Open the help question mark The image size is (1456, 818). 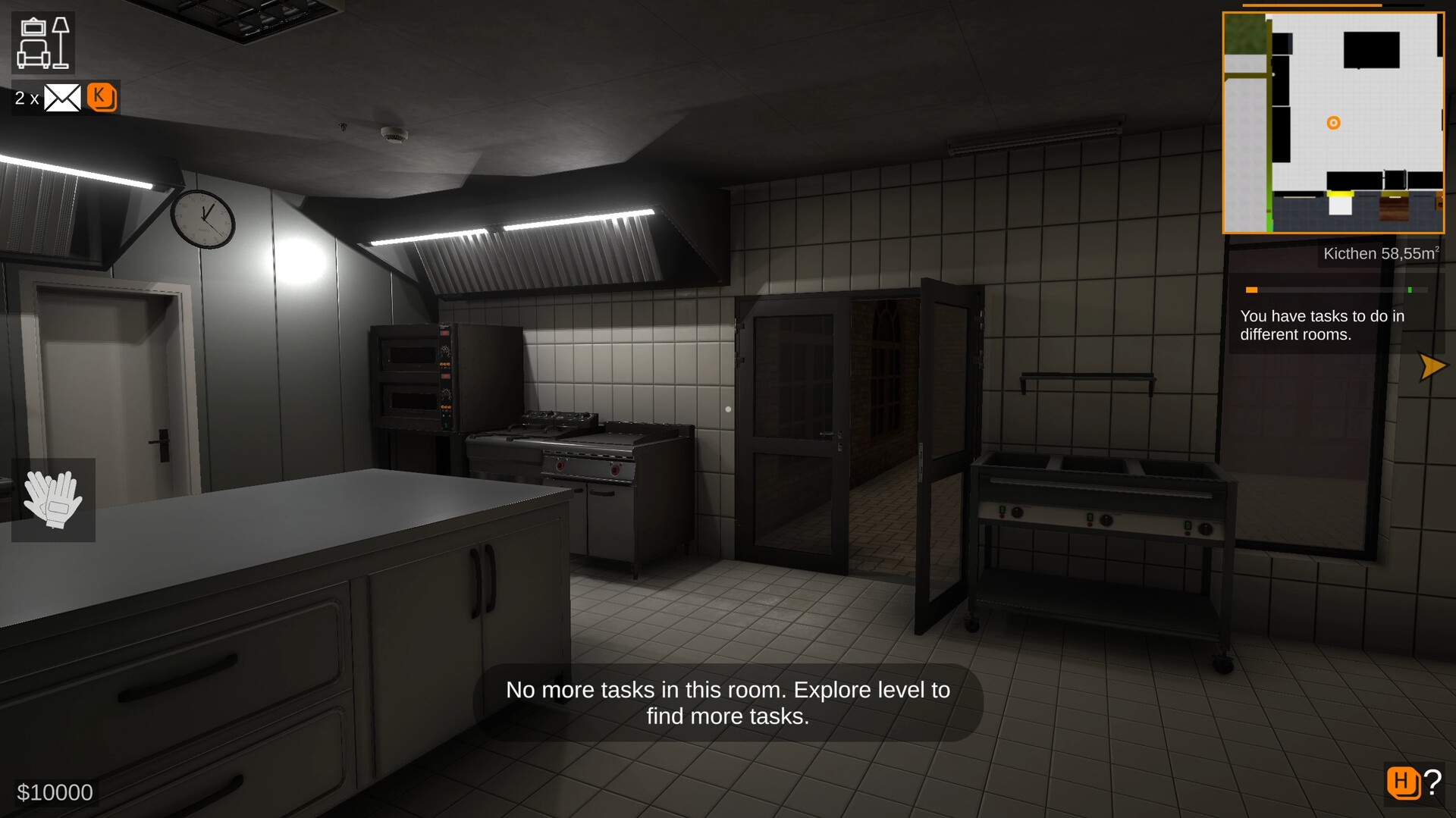pyautogui.click(x=1432, y=782)
